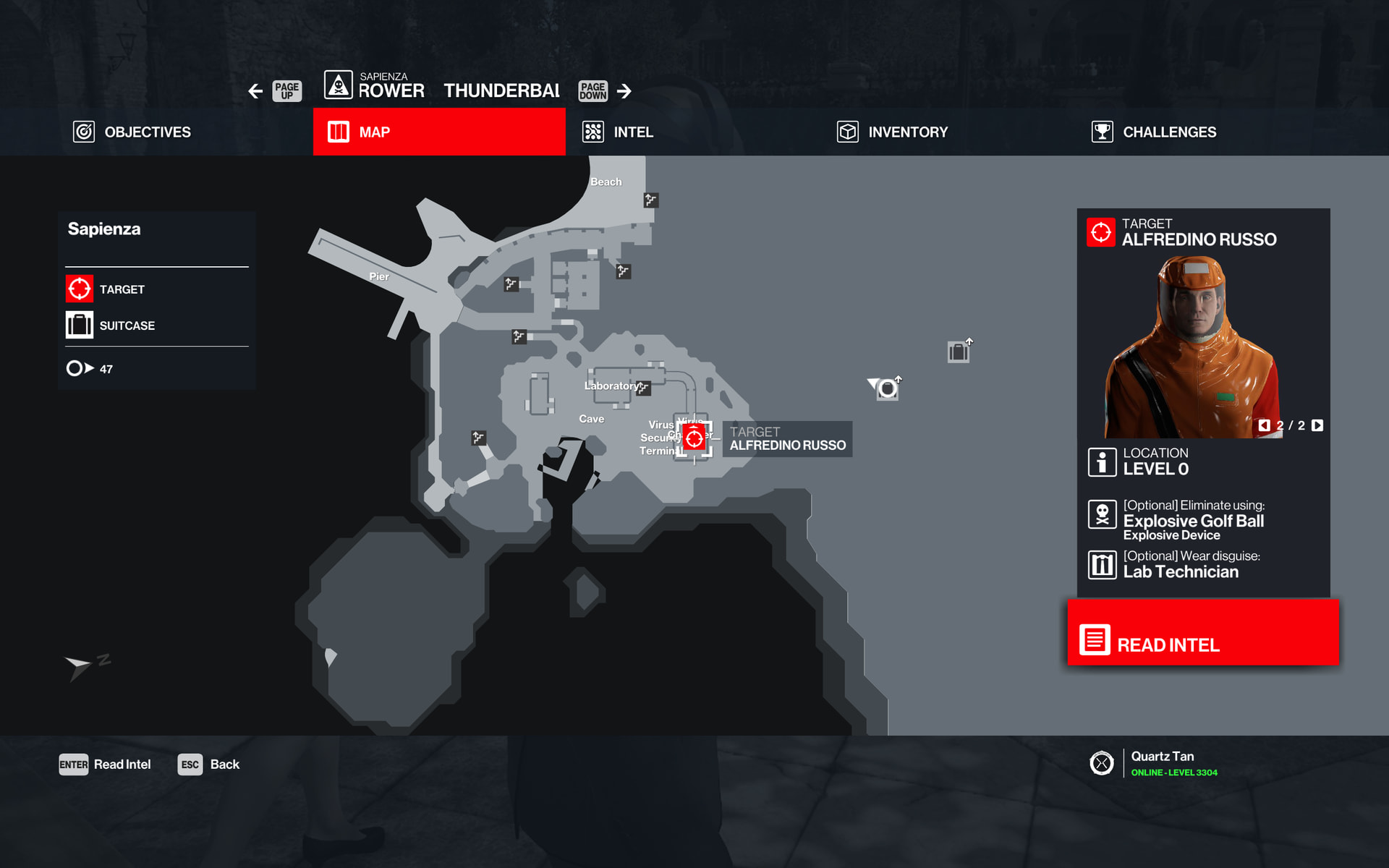Show the previous target with left arrow

(1264, 425)
